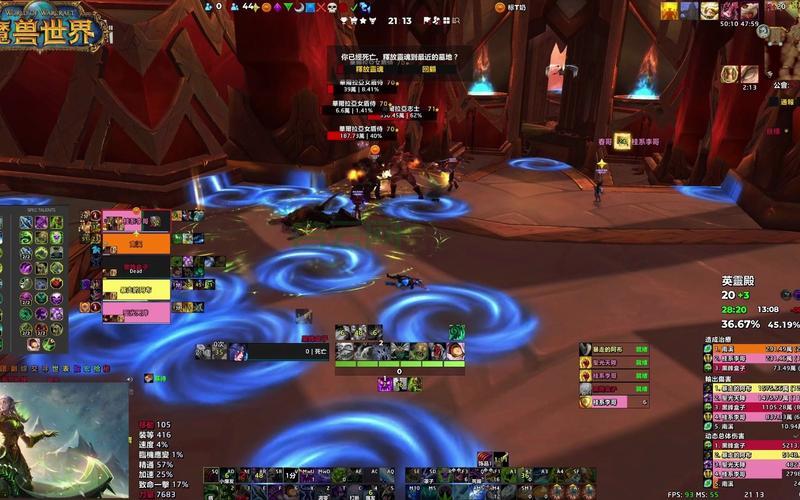Target the dead party member frame
Viewport: 800px width, 500px height.
click(x=136, y=268)
